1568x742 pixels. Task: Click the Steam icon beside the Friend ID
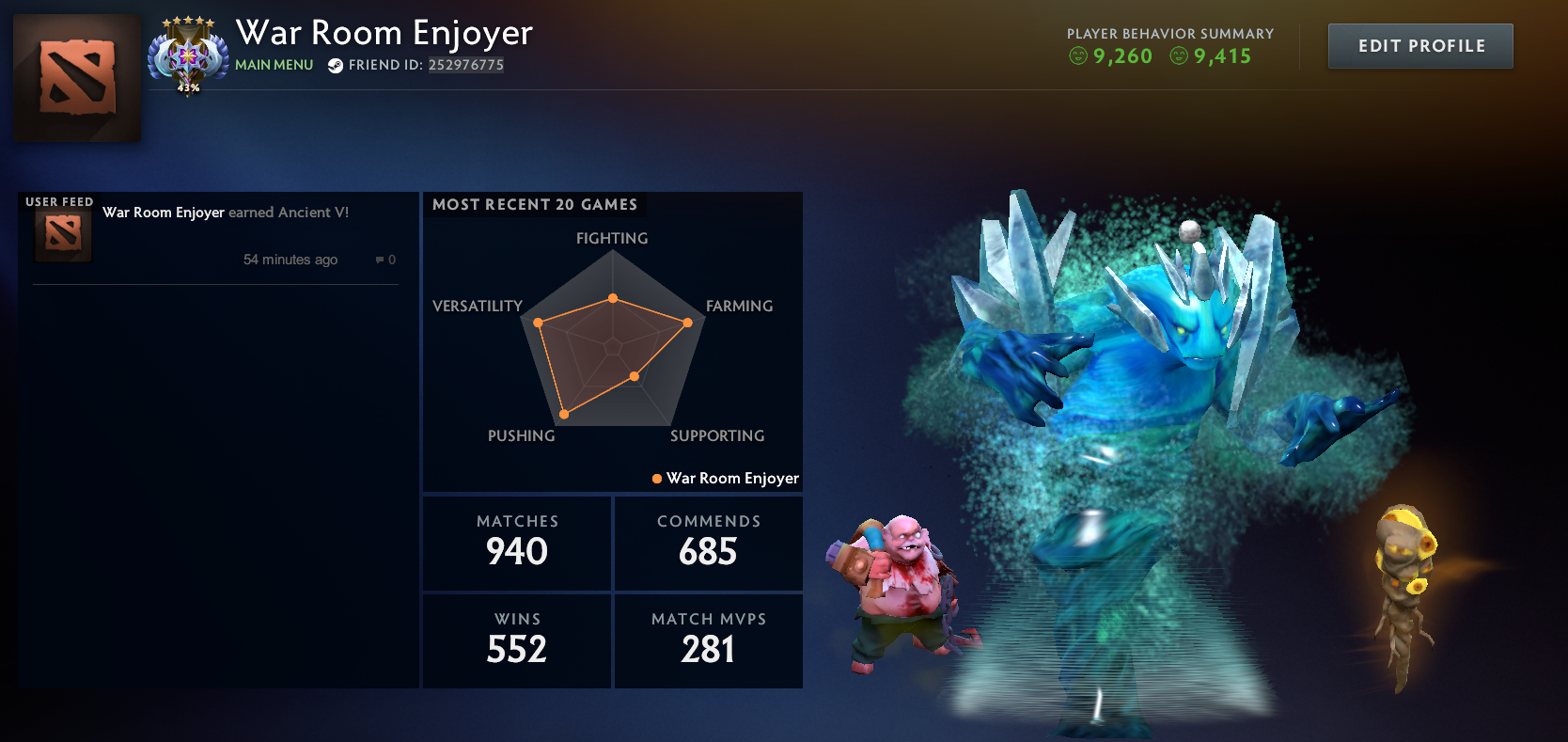tap(335, 66)
